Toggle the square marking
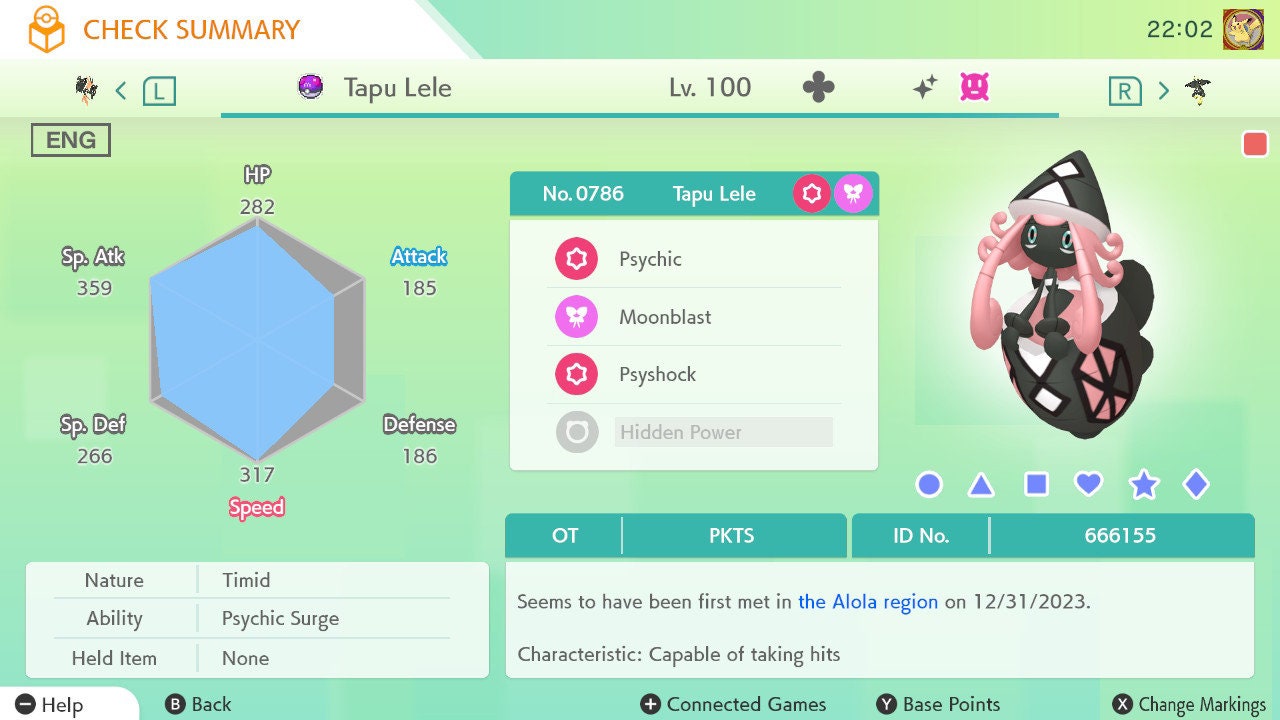 (1036, 485)
